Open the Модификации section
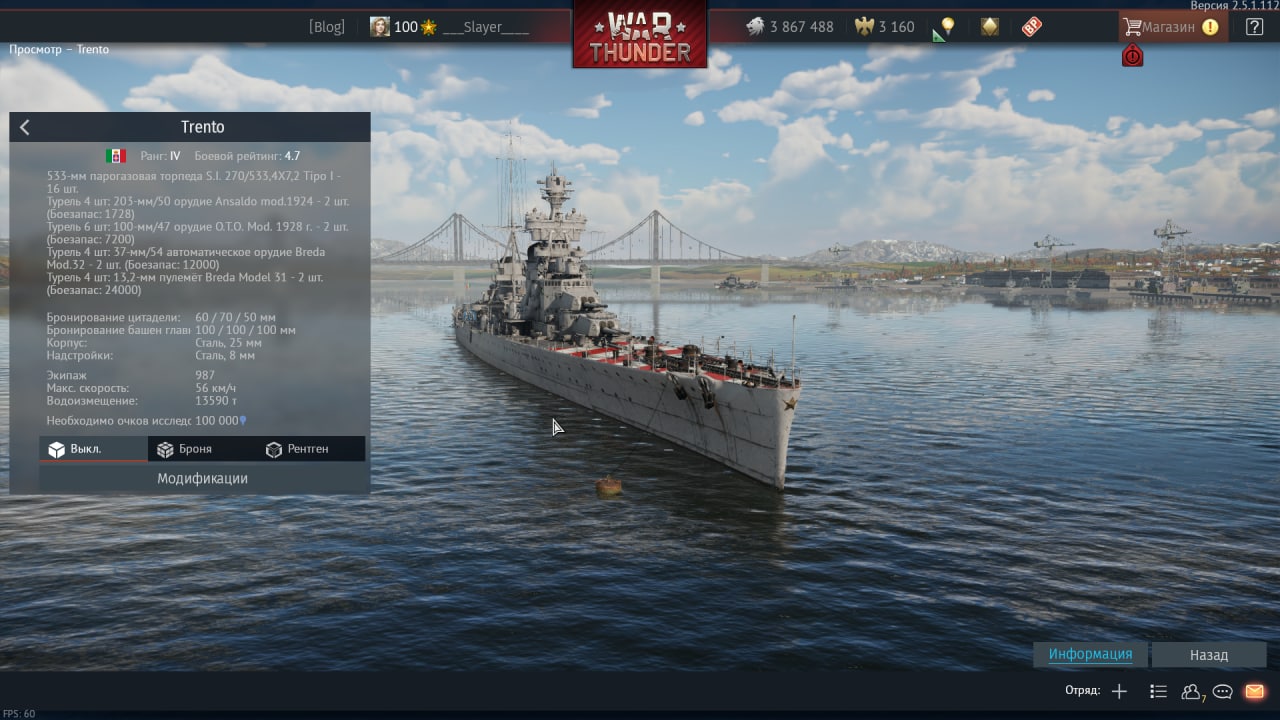Image resolution: width=1280 pixels, height=720 pixels. (x=202, y=478)
